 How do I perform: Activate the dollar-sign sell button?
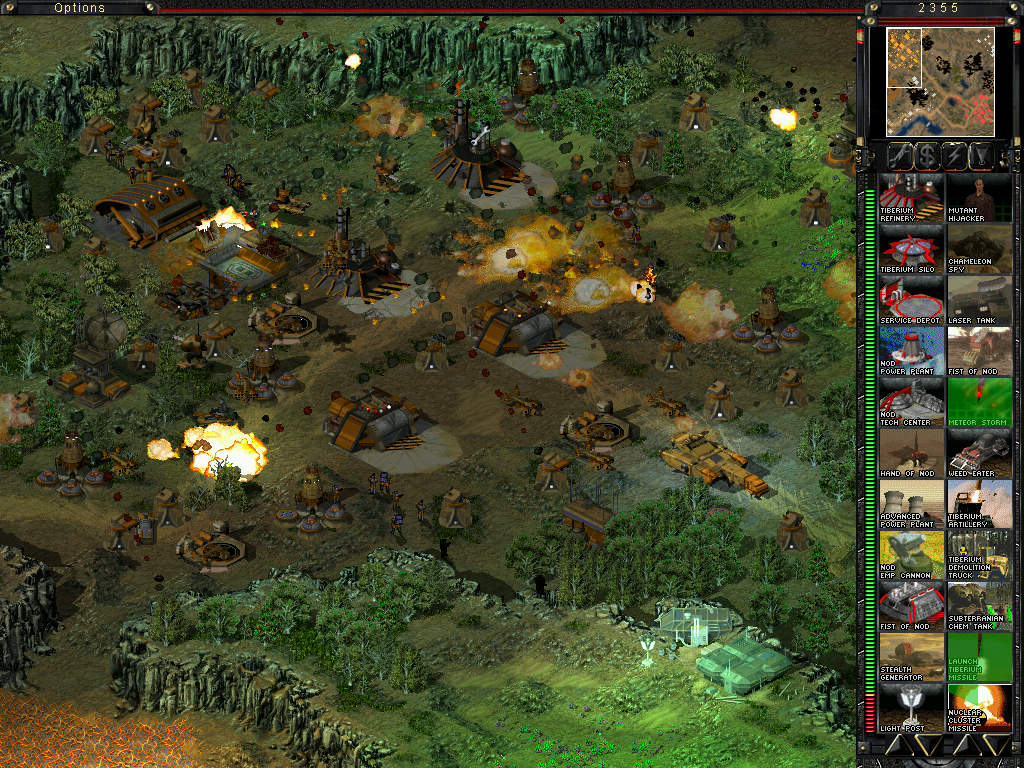coord(928,155)
